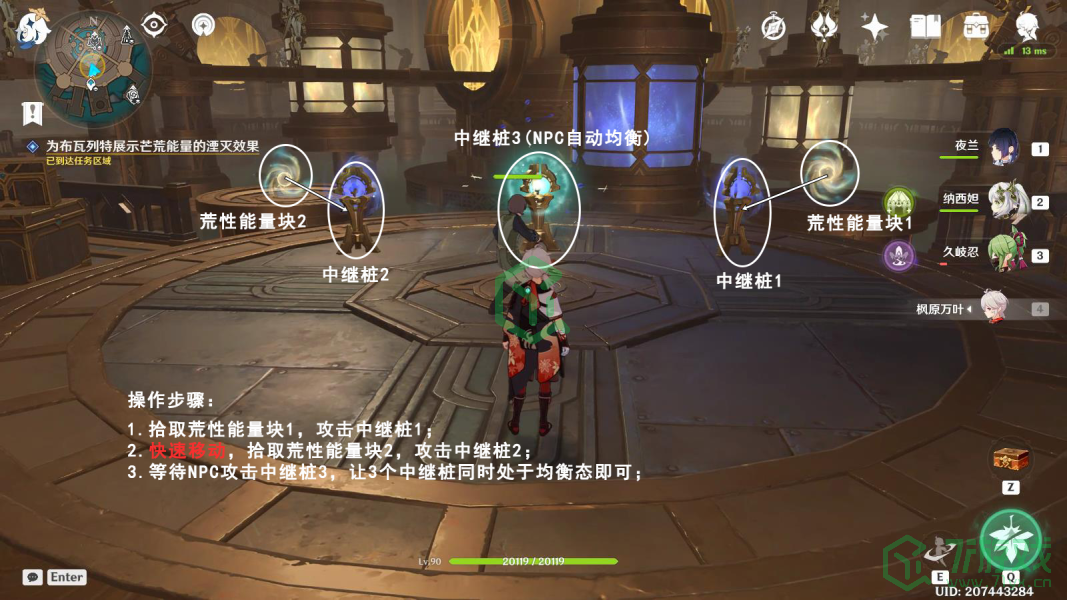Viewport: 1067px width, 600px height.
Task: Open the backpack inventory icon
Action: [976, 27]
